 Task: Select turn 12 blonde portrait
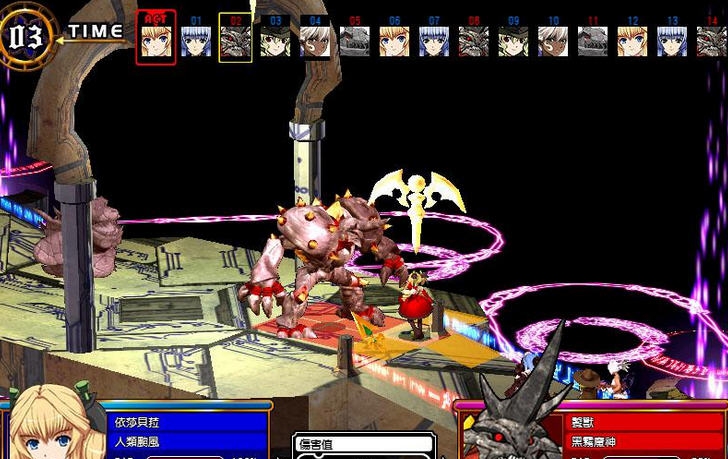pyautogui.click(x=632, y=40)
